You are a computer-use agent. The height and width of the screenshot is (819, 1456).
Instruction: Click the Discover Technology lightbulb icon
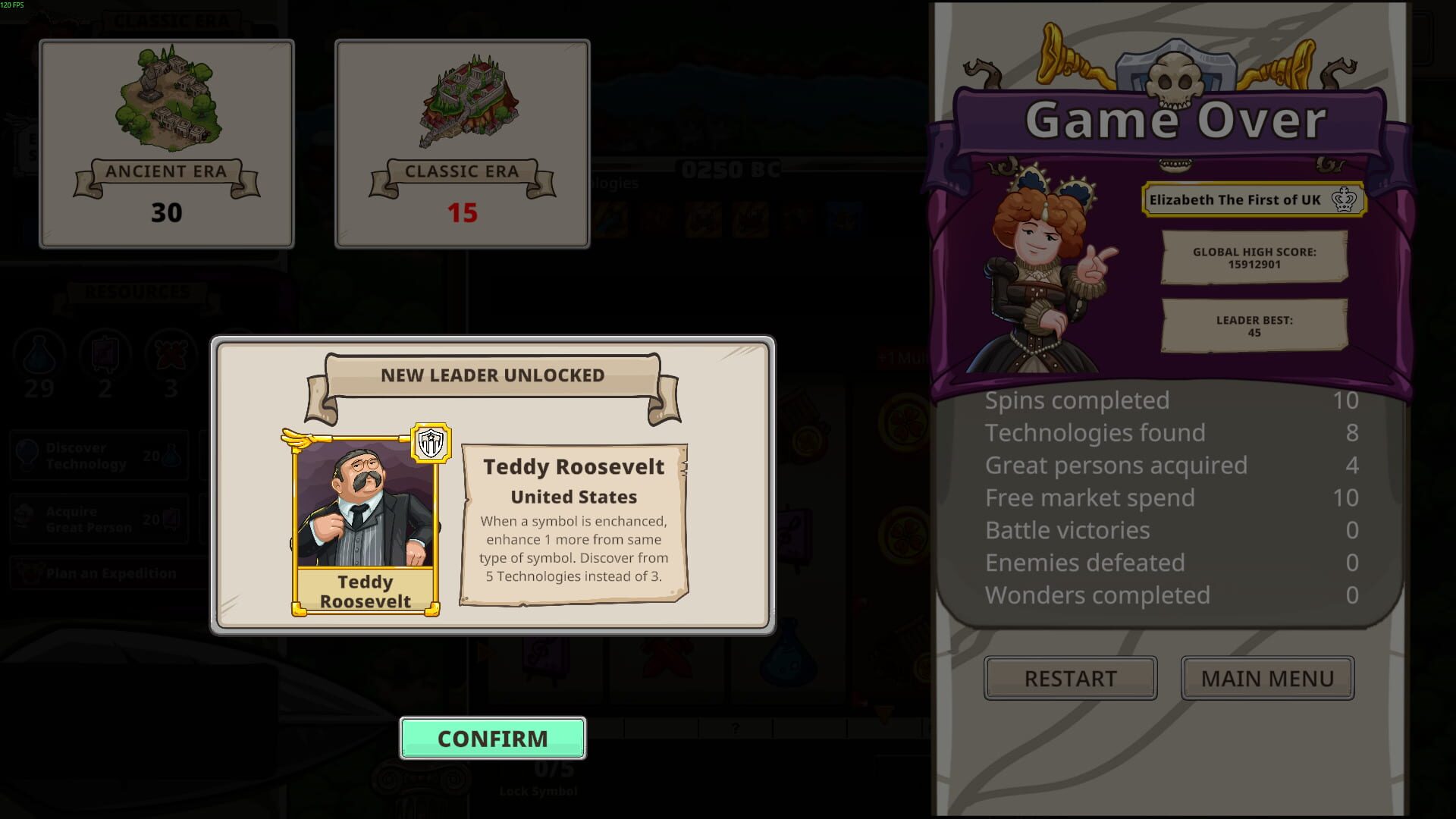point(28,456)
